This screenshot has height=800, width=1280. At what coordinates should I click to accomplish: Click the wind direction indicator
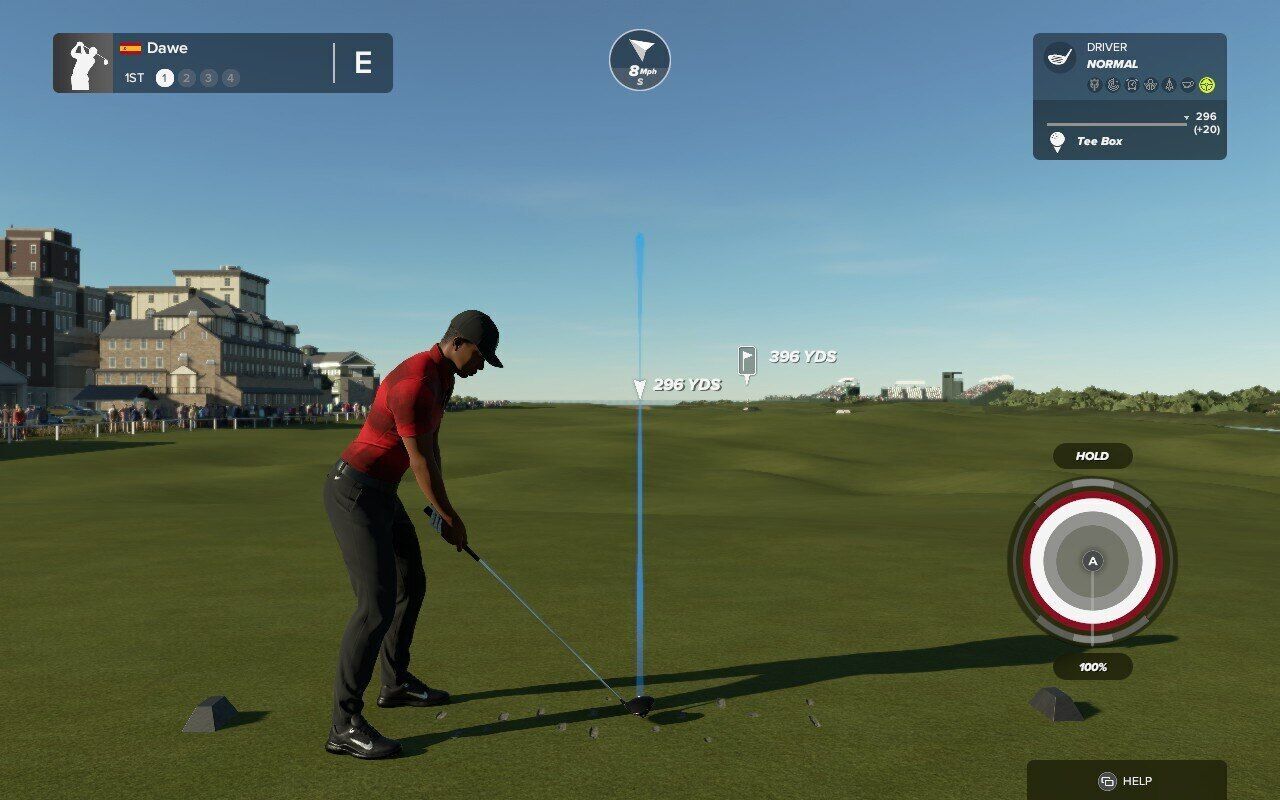click(x=640, y=60)
